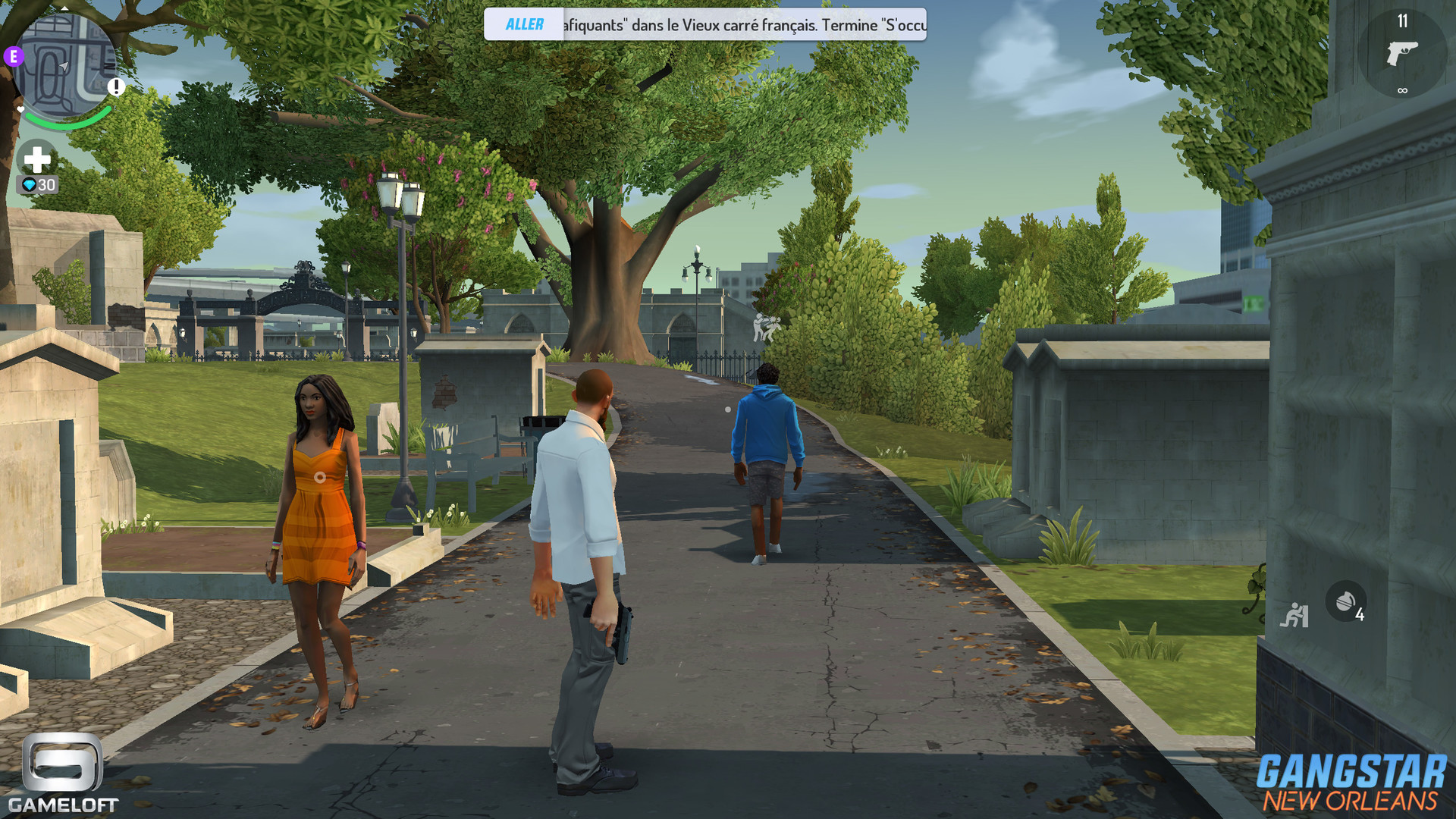
Task: Throw a grenade using the grenade icon
Action: click(1345, 601)
